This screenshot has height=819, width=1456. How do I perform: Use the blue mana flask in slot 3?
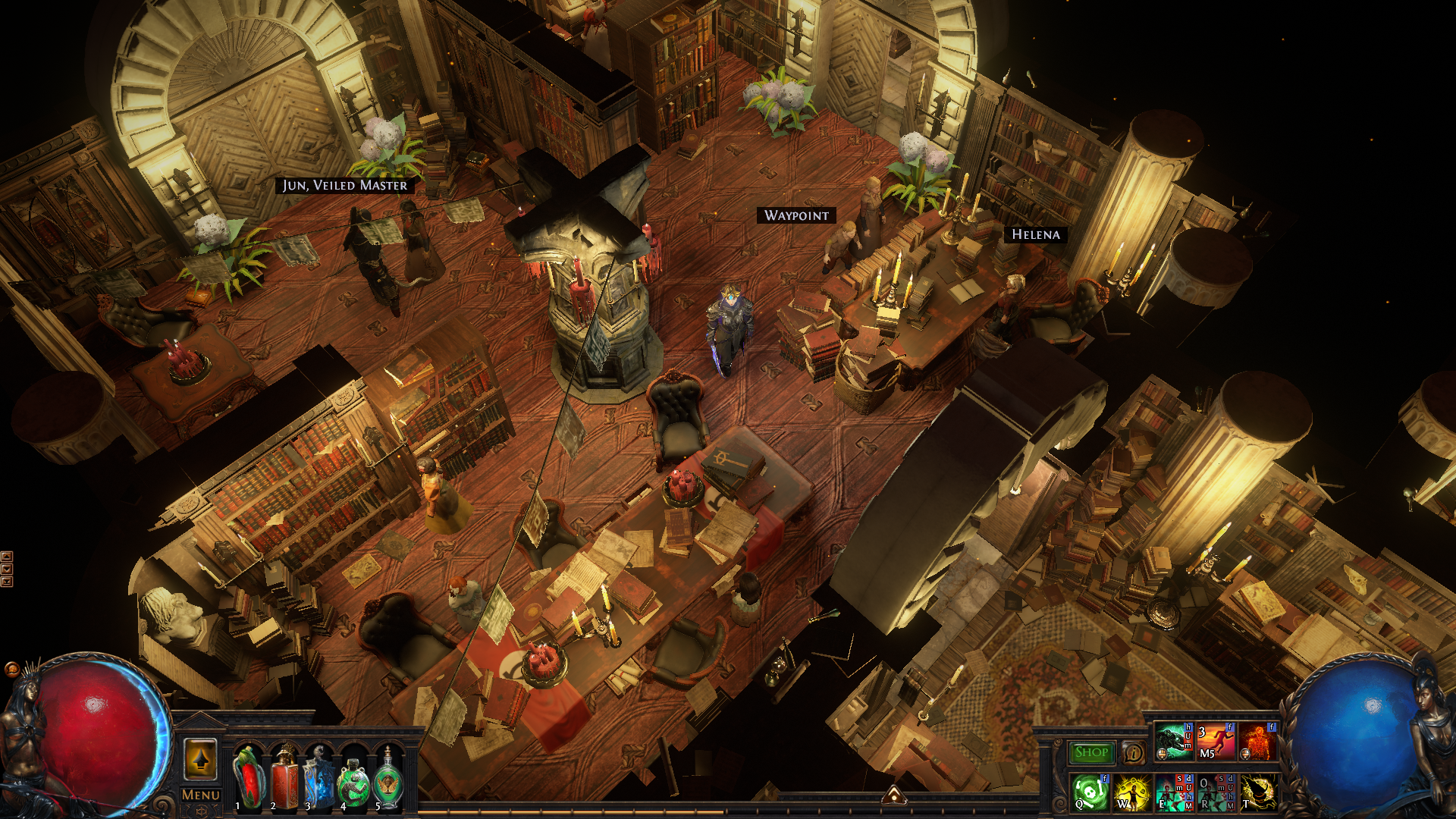pyautogui.click(x=319, y=777)
